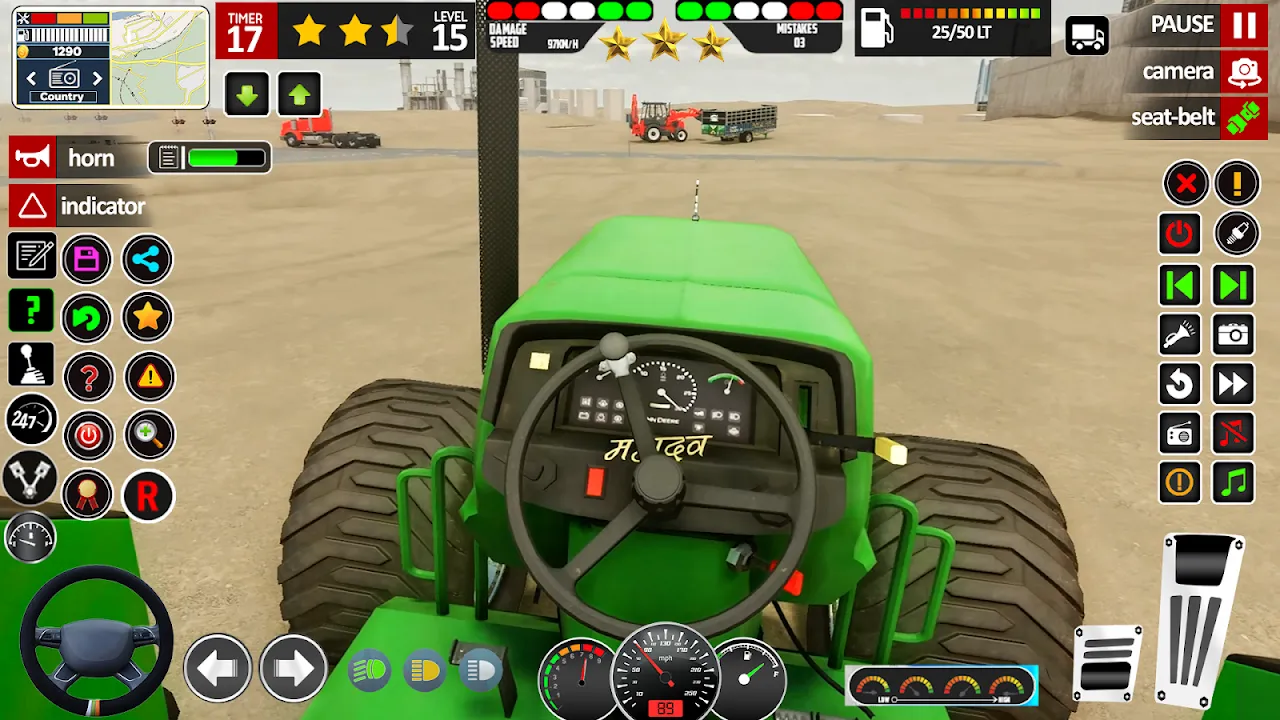
Task: Sound the horn
Action: 32,158
